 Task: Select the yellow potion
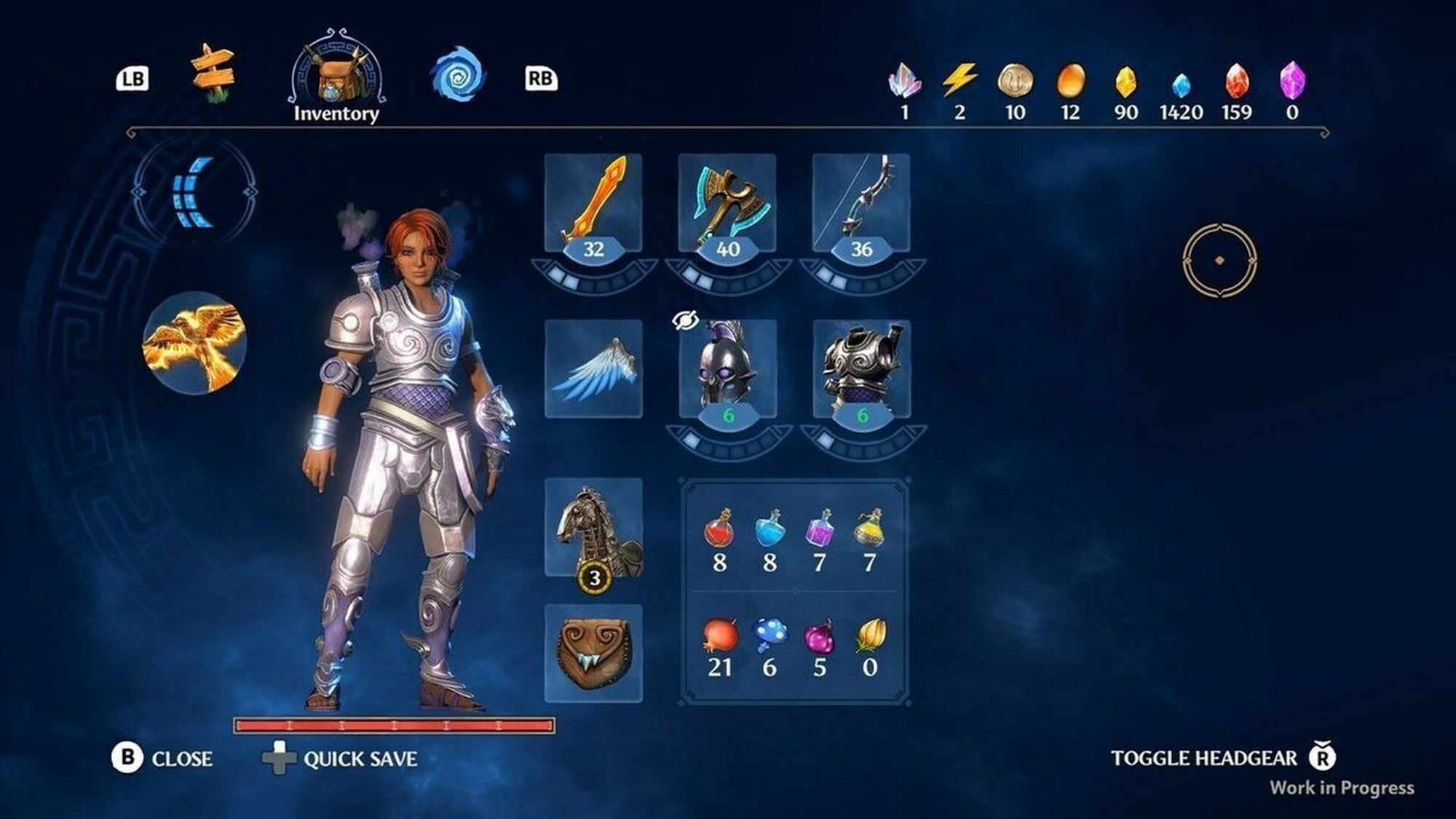pyautogui.click(x=869, y=529)
